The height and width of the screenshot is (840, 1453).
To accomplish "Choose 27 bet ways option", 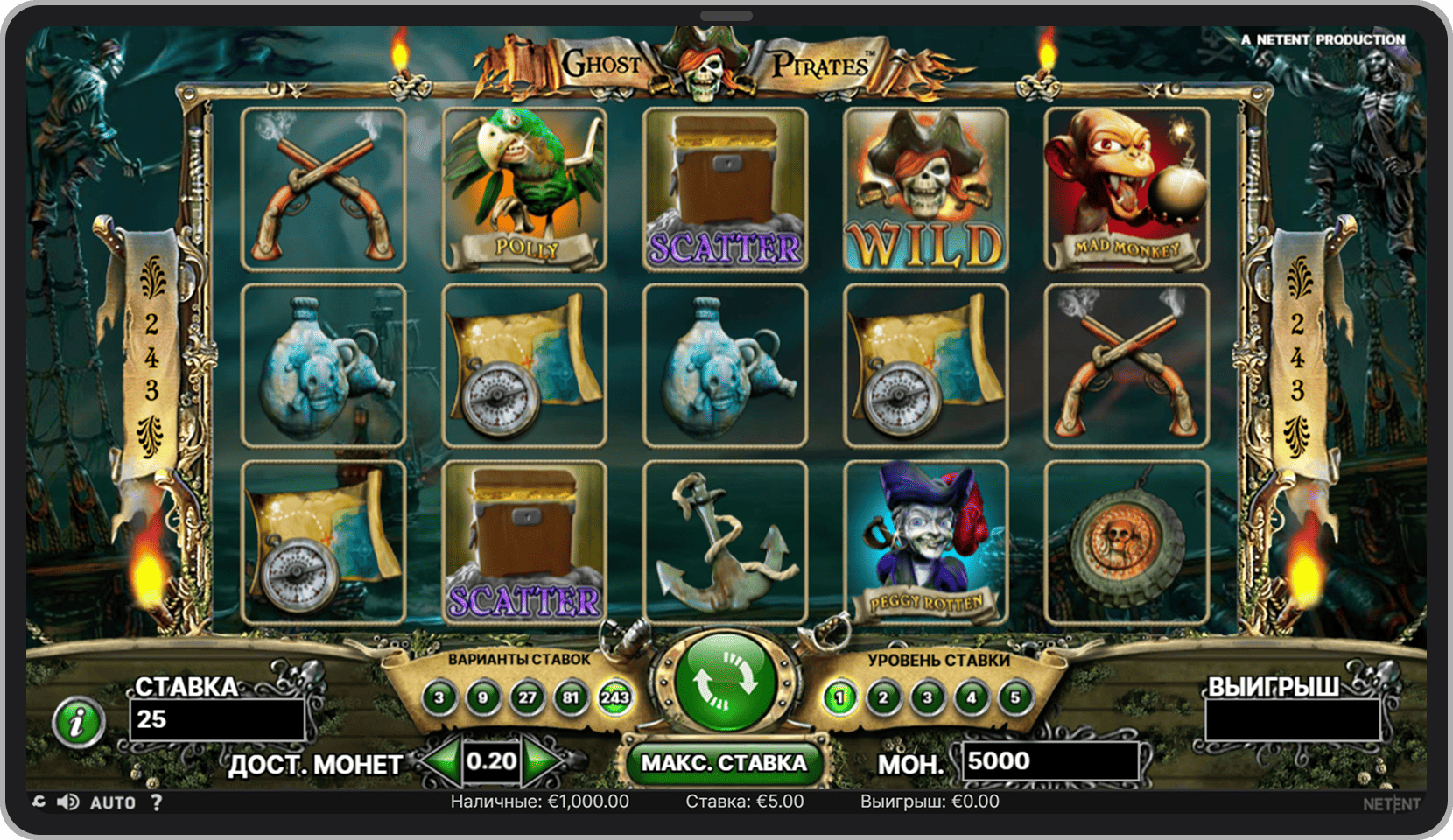I will click(527, 697).
